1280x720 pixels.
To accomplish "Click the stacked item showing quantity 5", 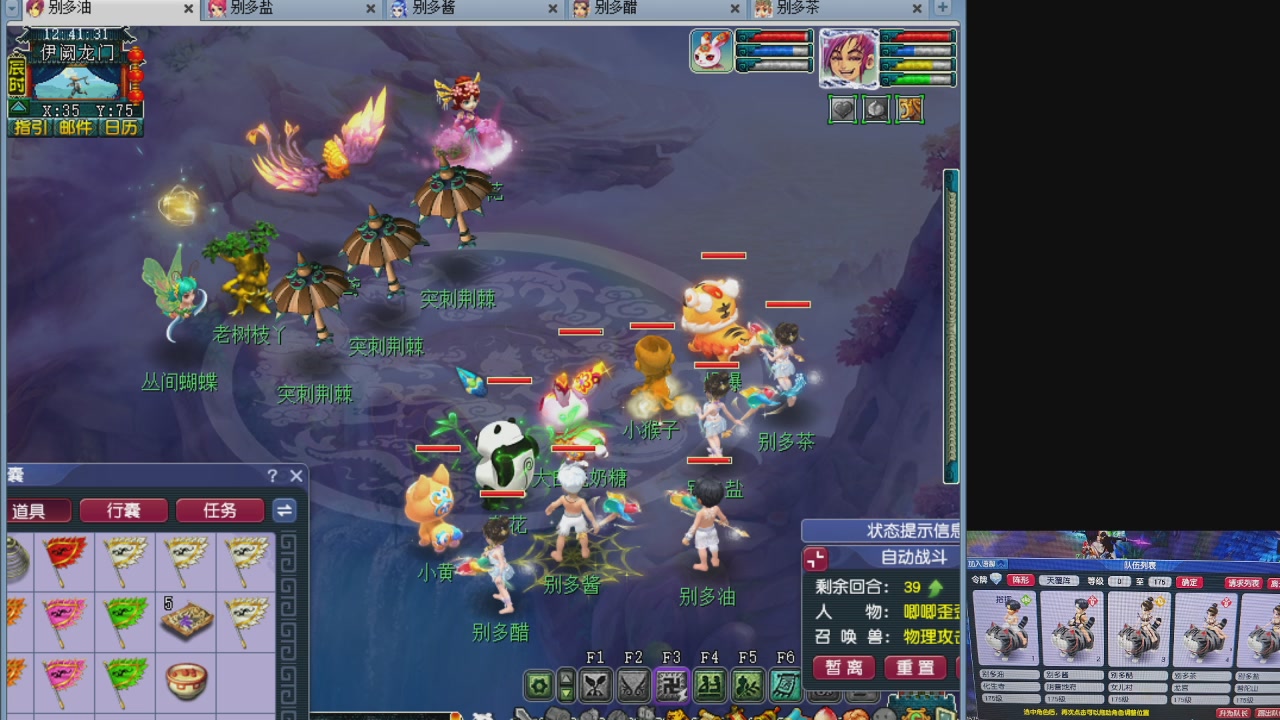I will 185,622.
